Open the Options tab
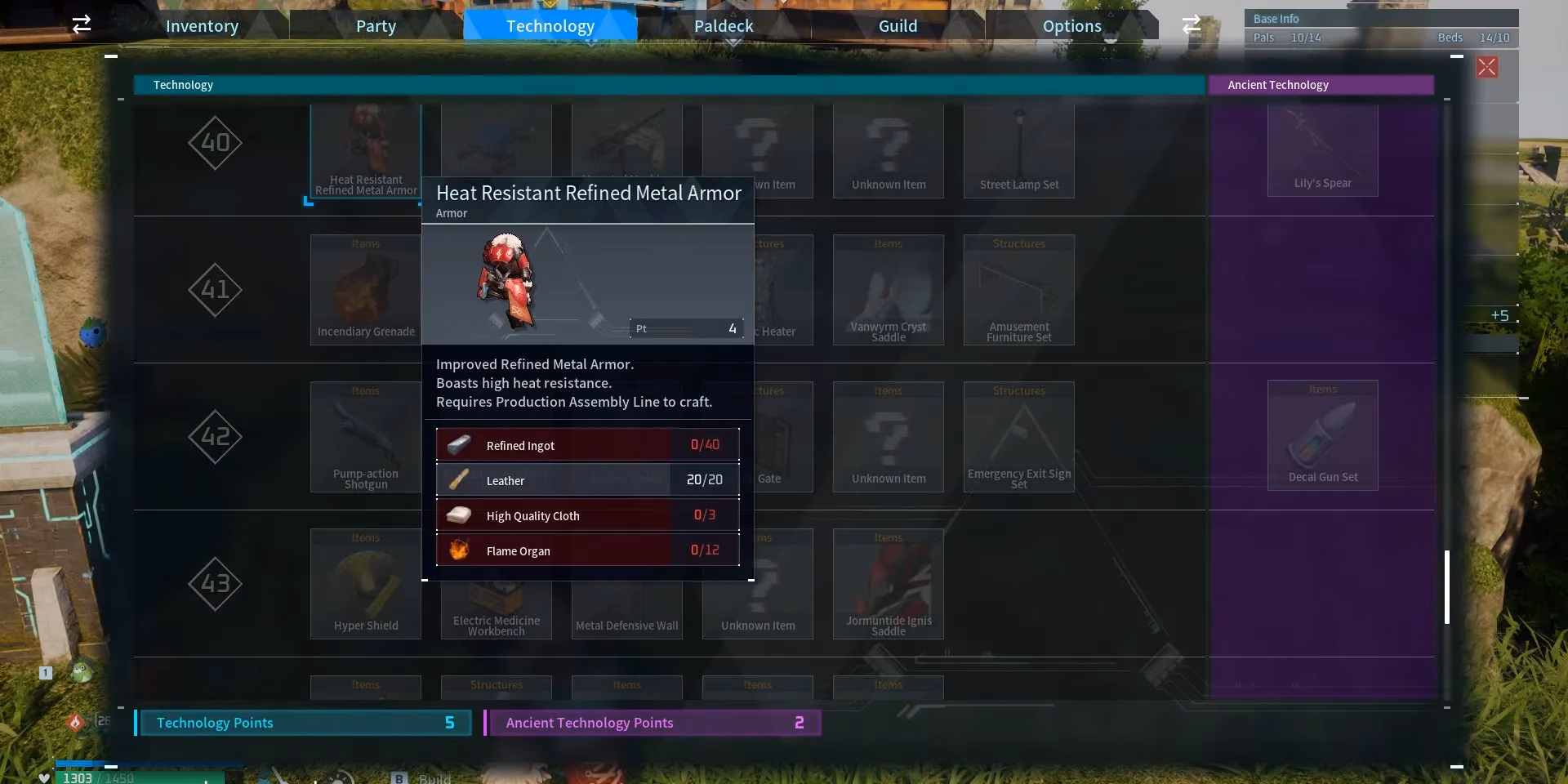The image size is (1568, 784). click(x=1071, y=26)
